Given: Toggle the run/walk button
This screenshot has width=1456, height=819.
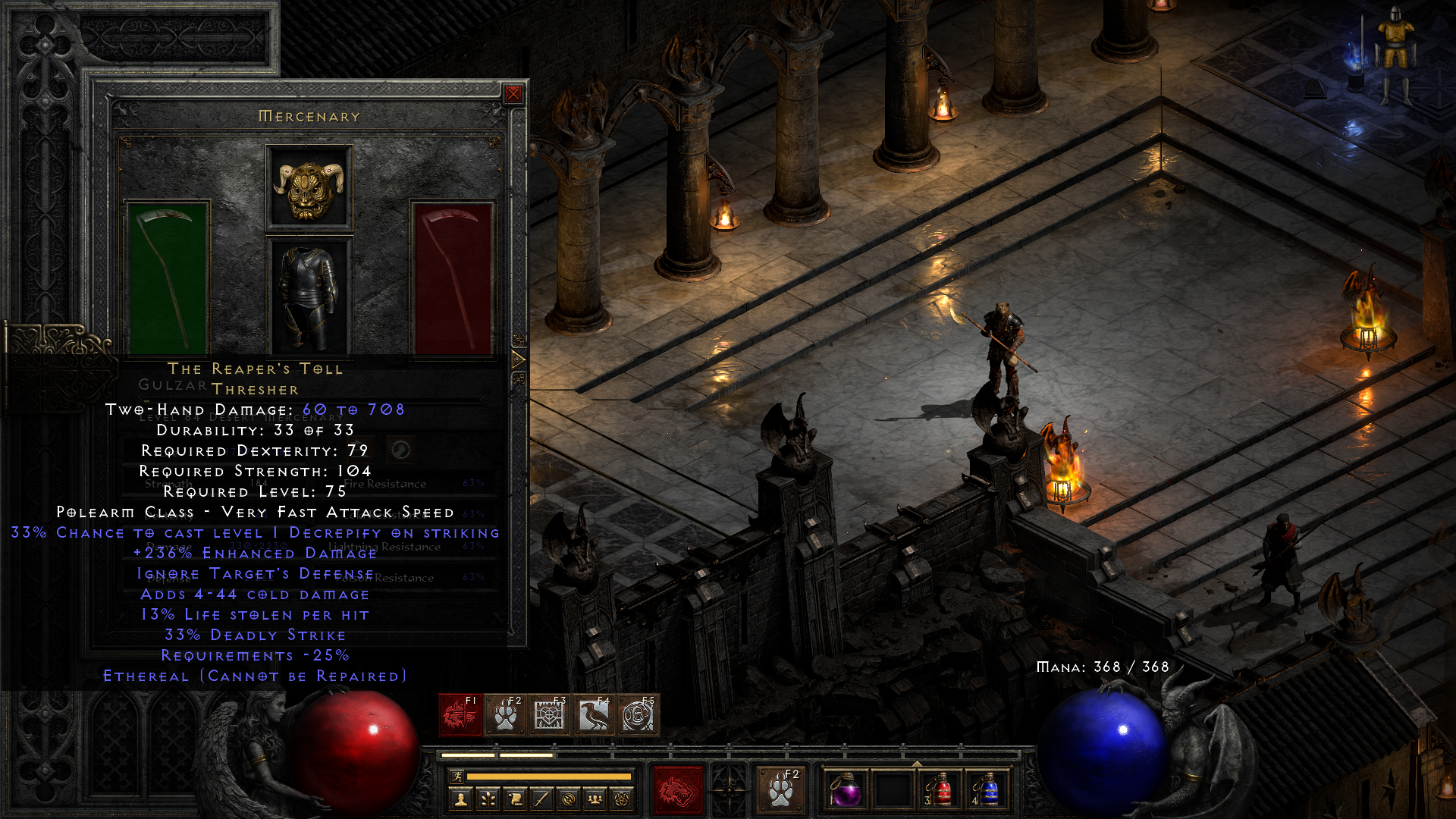Looking at the screenshot, I should [457, 777].
